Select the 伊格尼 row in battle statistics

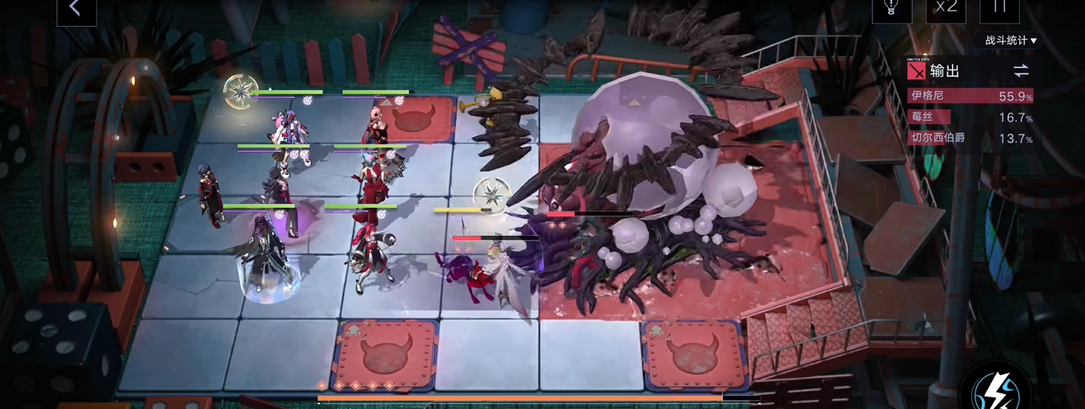coord(970,96)
